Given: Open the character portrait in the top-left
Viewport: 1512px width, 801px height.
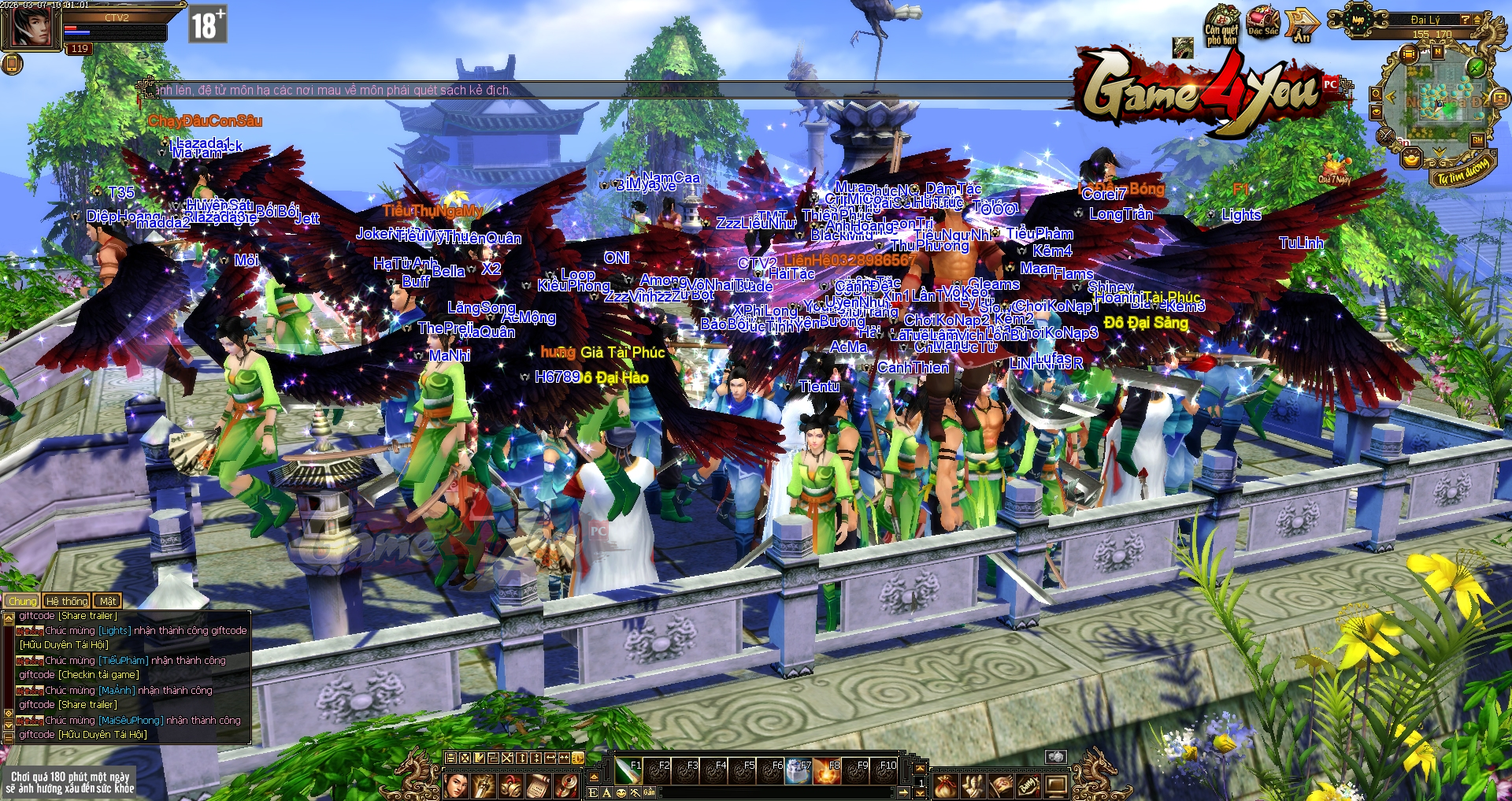Looking at the screenshot, I should pos(31,28).
